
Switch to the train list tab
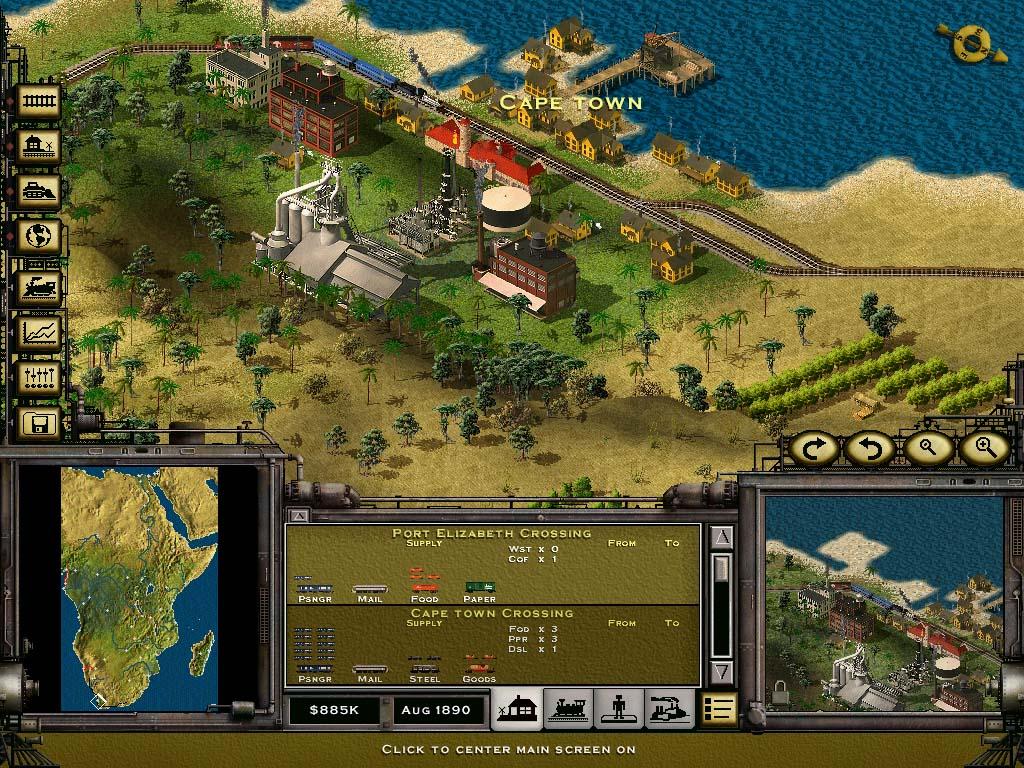coord(568,709)
